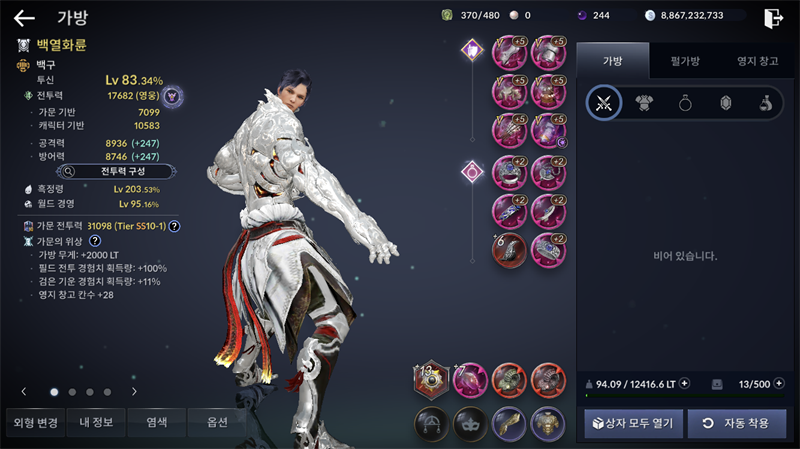Choose the potion flask category filter
The image size is (800, 449).
pyautogui.click(x=763, y=102)
